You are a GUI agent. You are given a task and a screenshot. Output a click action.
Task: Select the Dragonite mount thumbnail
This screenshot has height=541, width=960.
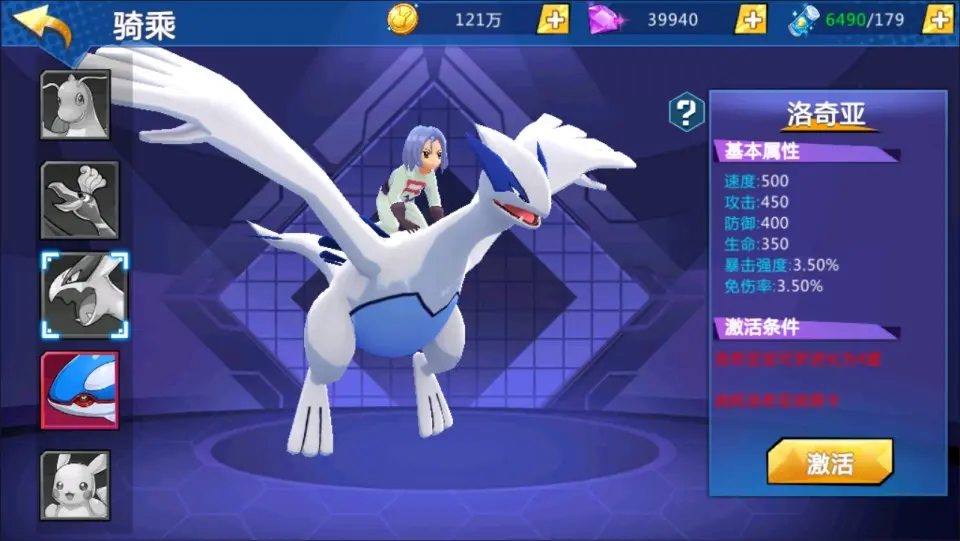(x=75, y=105)
